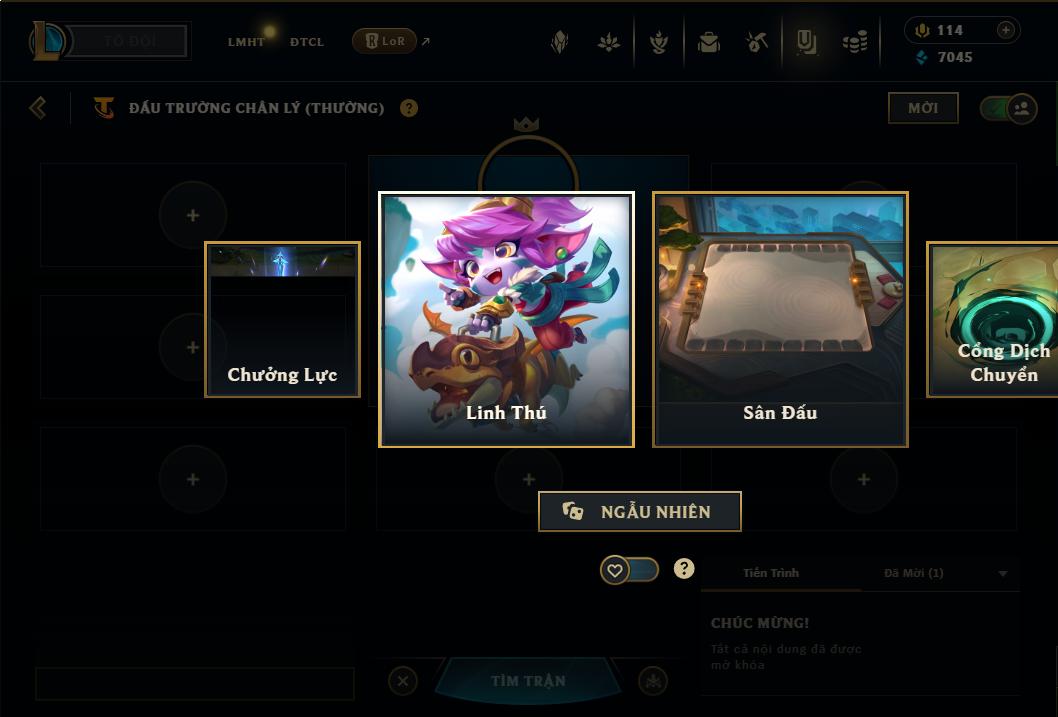1058x717 pixels.
Task: Switch to the Tiến Trình tab
Action: [x=771, y=573]
